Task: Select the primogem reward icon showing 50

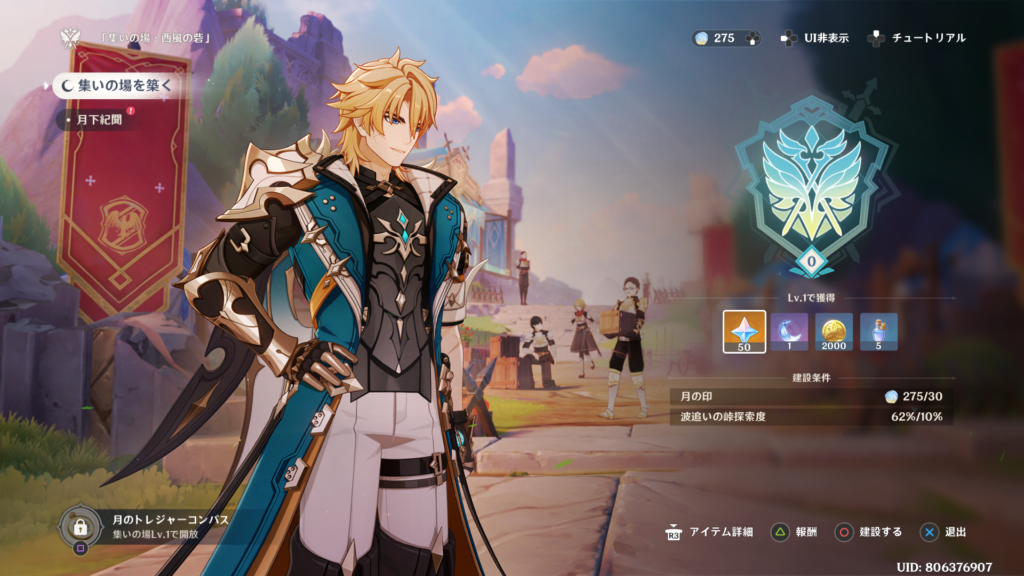Action: 744,332
